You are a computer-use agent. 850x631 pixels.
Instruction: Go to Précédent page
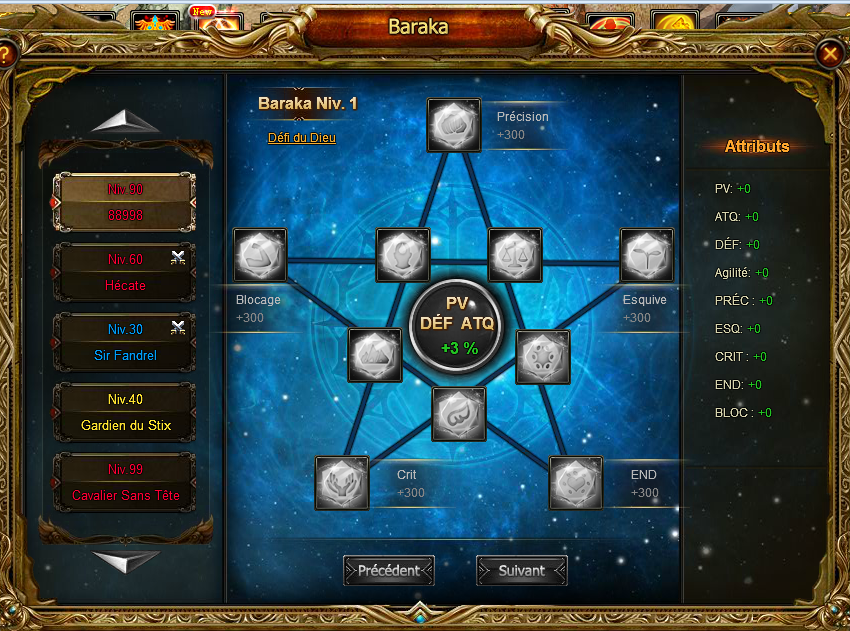[x=389, y=570]
